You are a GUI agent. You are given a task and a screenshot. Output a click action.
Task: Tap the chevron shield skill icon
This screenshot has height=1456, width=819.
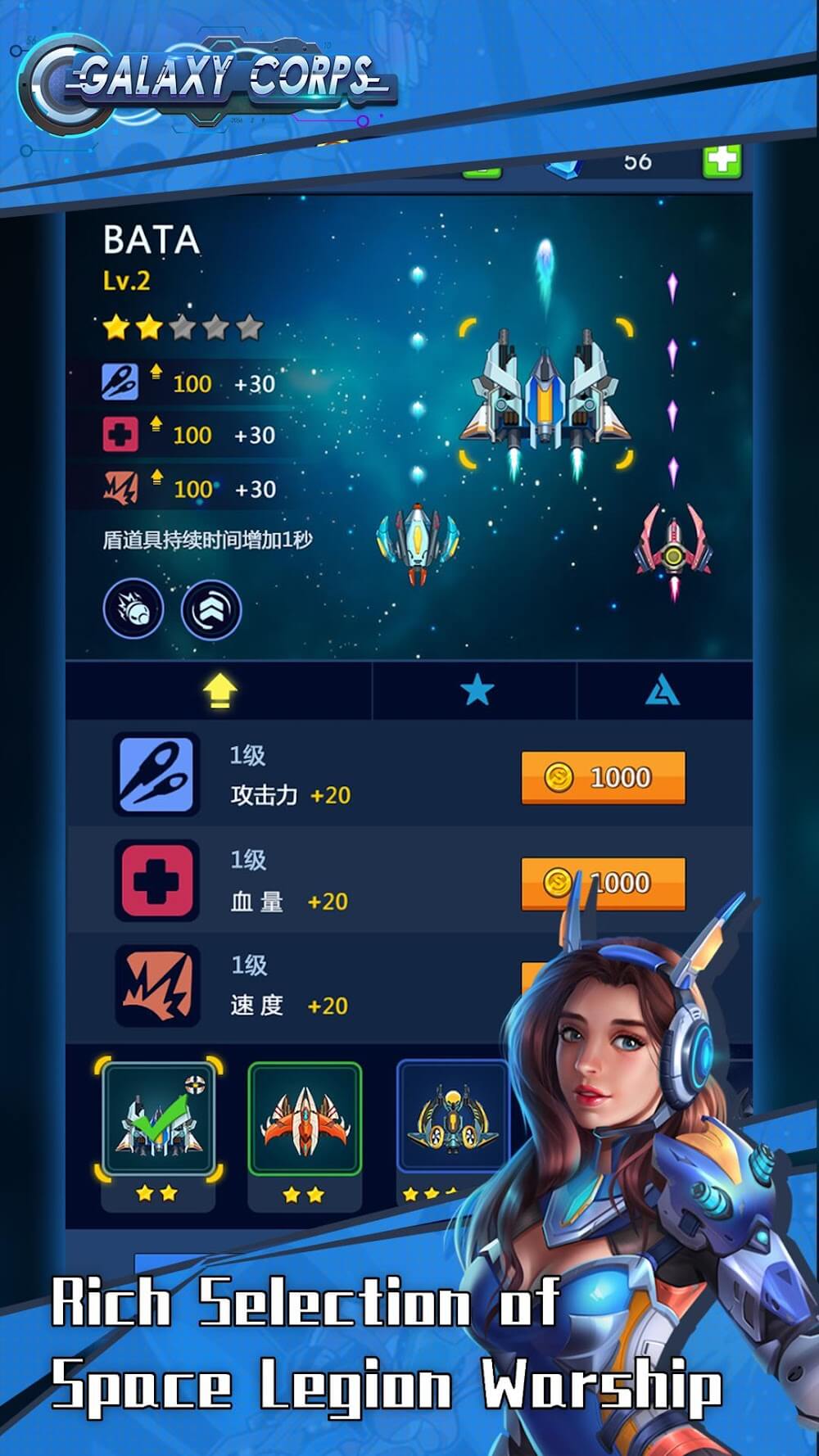tap(210, 610)
